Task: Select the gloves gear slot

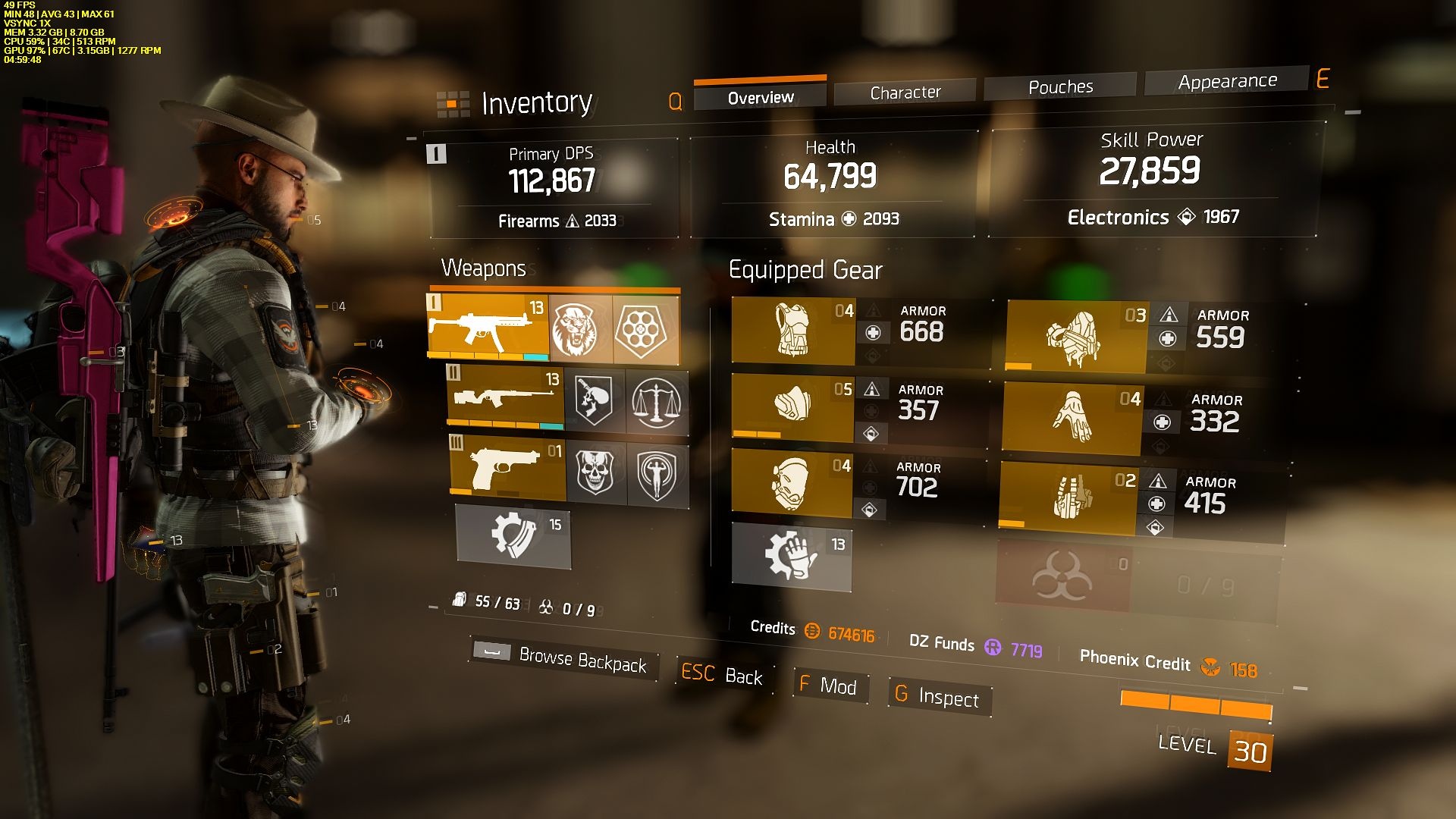Action: pos(1072,417)
